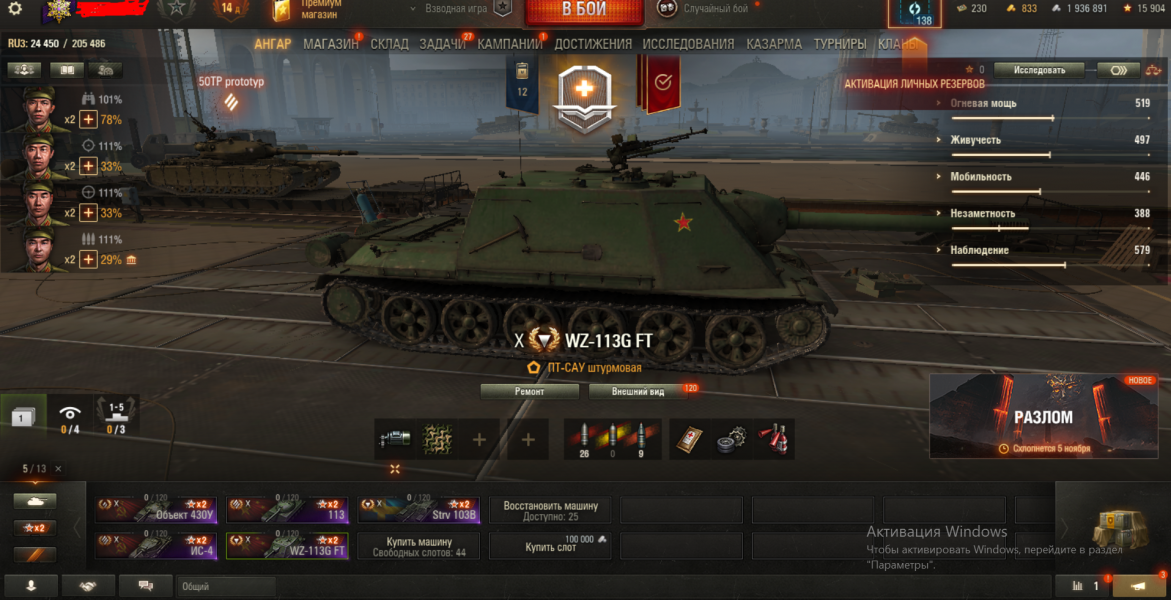1171x600 pixels.
Task: Open the Премиум магазин
Action: [x=311, y=9]
